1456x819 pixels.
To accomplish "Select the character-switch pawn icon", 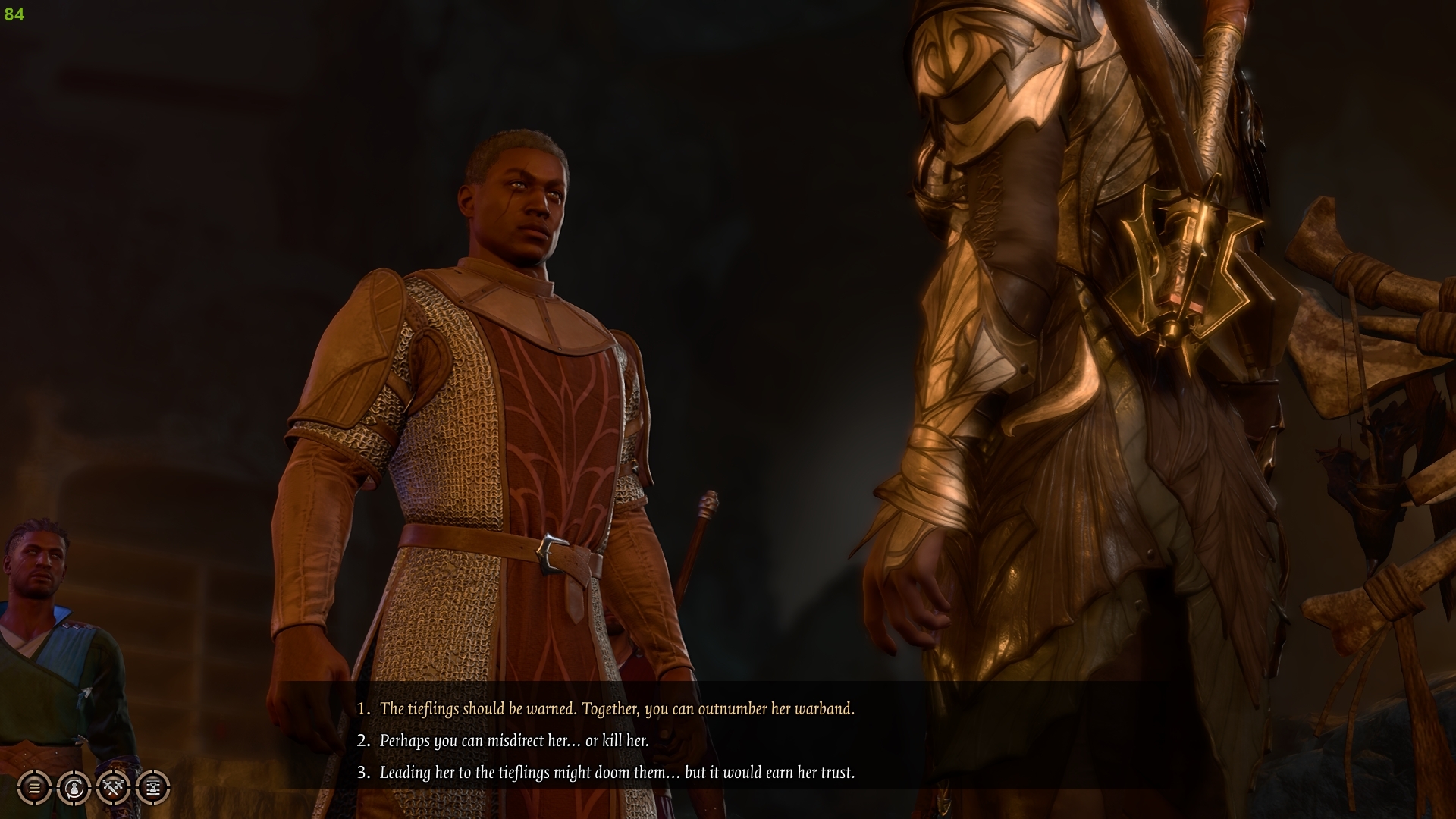I will coord(73,786).
